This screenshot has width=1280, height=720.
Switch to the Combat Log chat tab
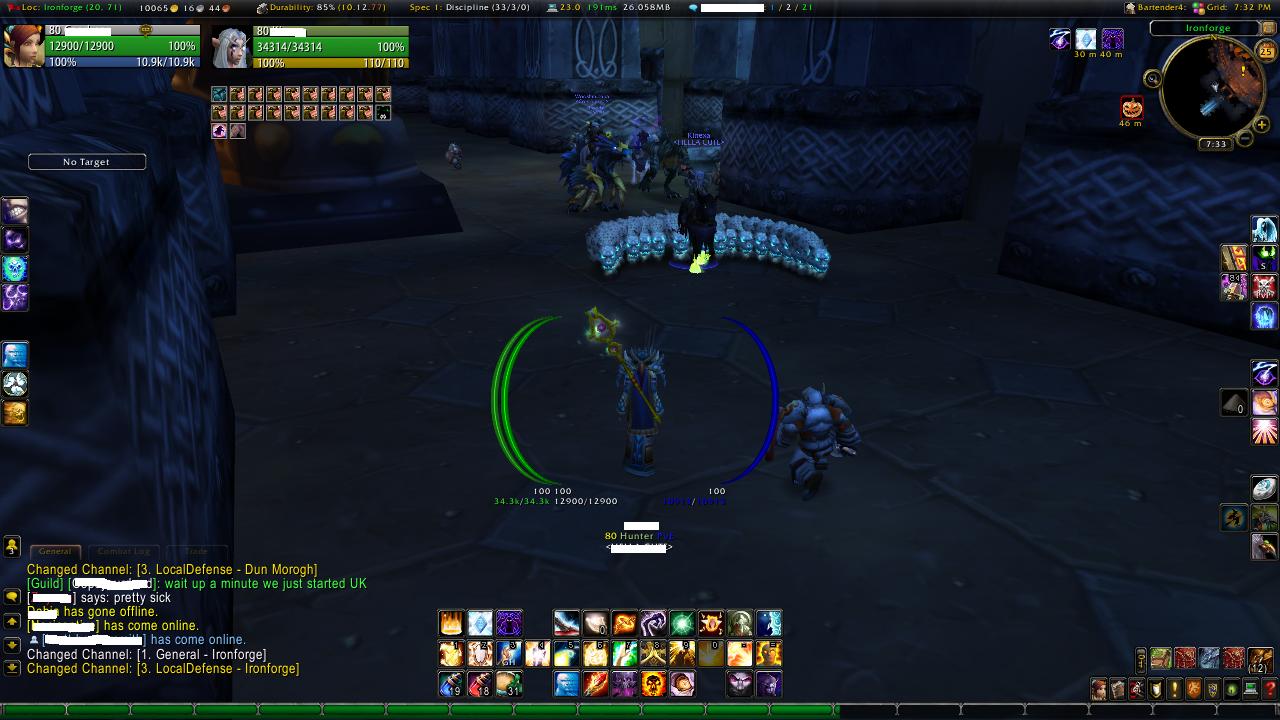point(124,551)
